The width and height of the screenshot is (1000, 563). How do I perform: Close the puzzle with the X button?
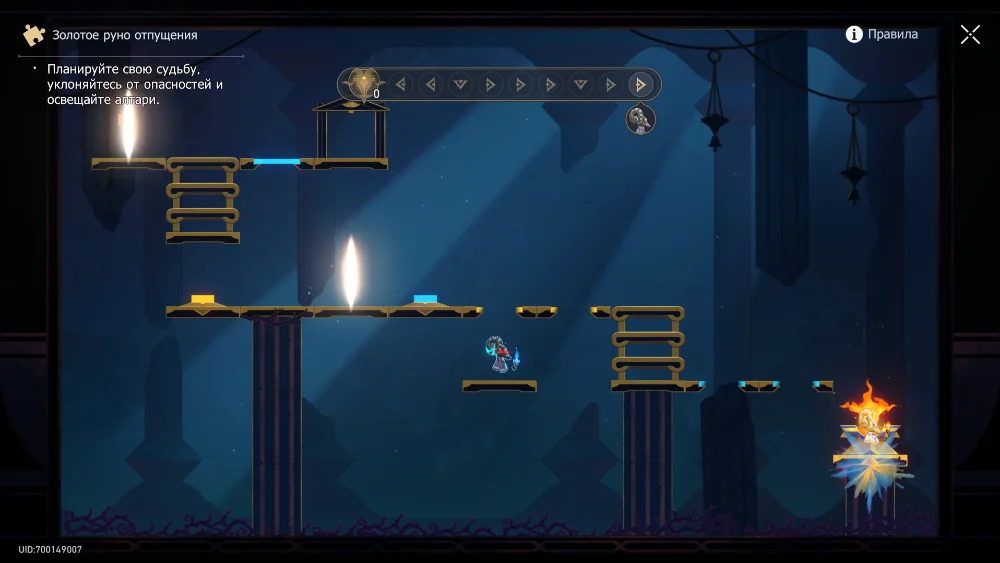970,35
